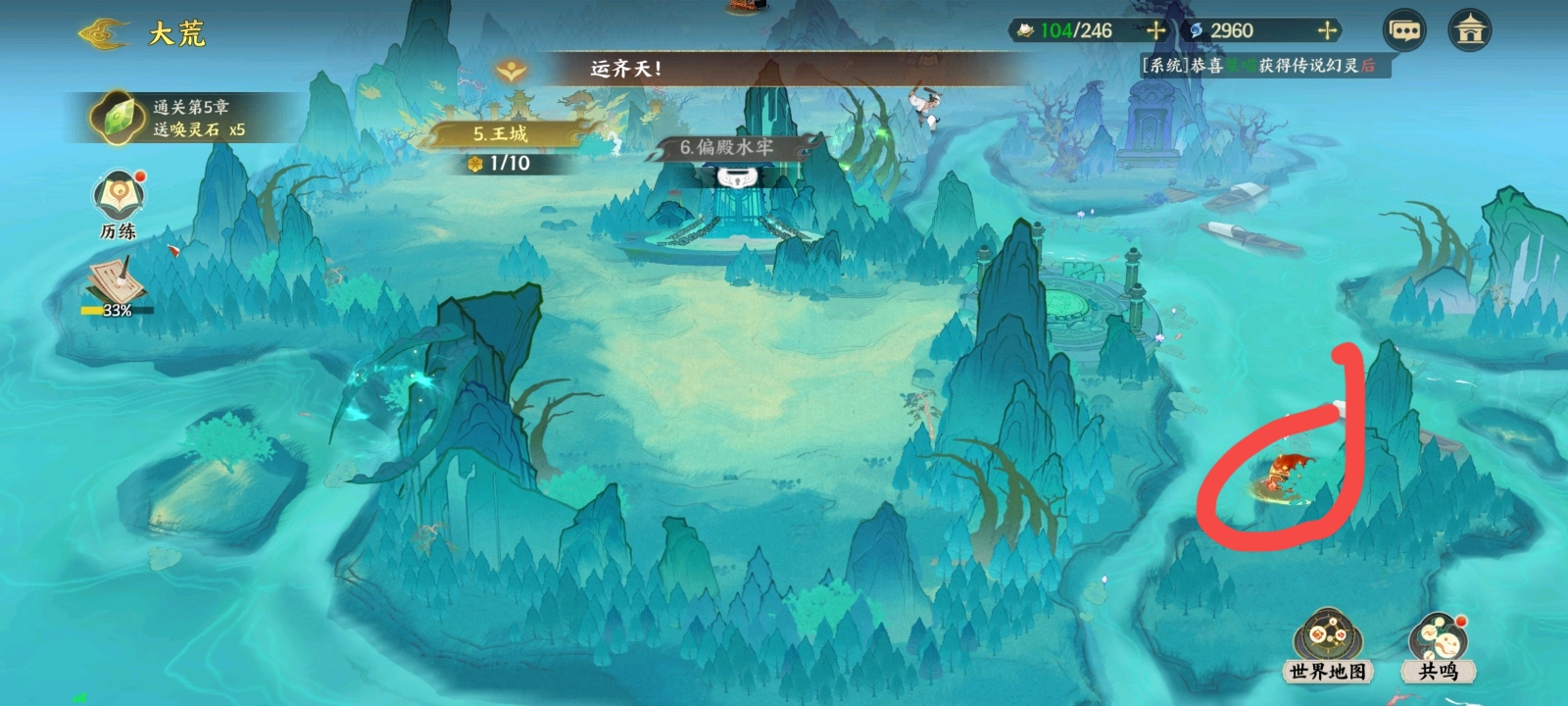Open the chat bubble icon
The height and width of the screenshot is (706, 1568).
[1404, 30]
